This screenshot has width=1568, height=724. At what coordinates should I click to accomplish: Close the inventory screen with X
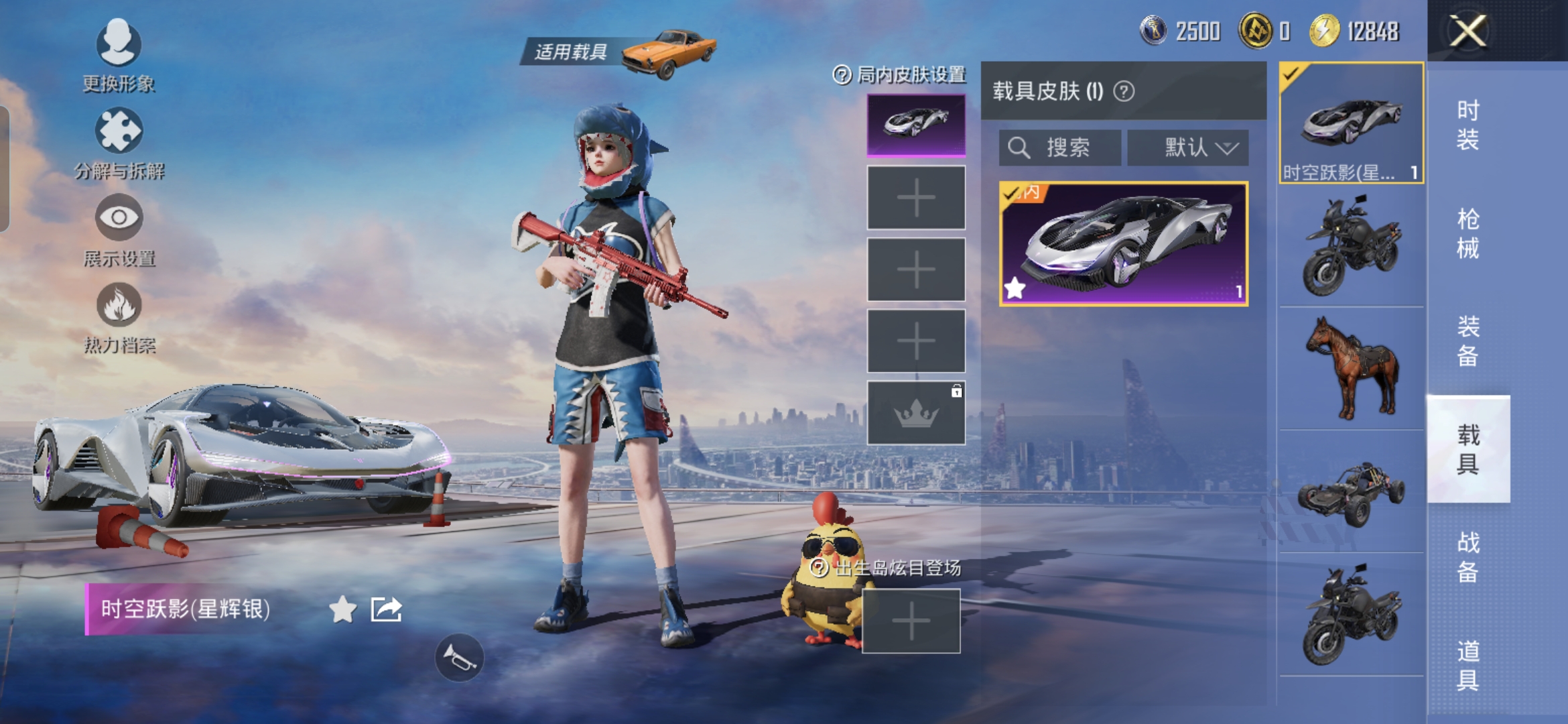pyautogui.click(x=1467, y=32)
